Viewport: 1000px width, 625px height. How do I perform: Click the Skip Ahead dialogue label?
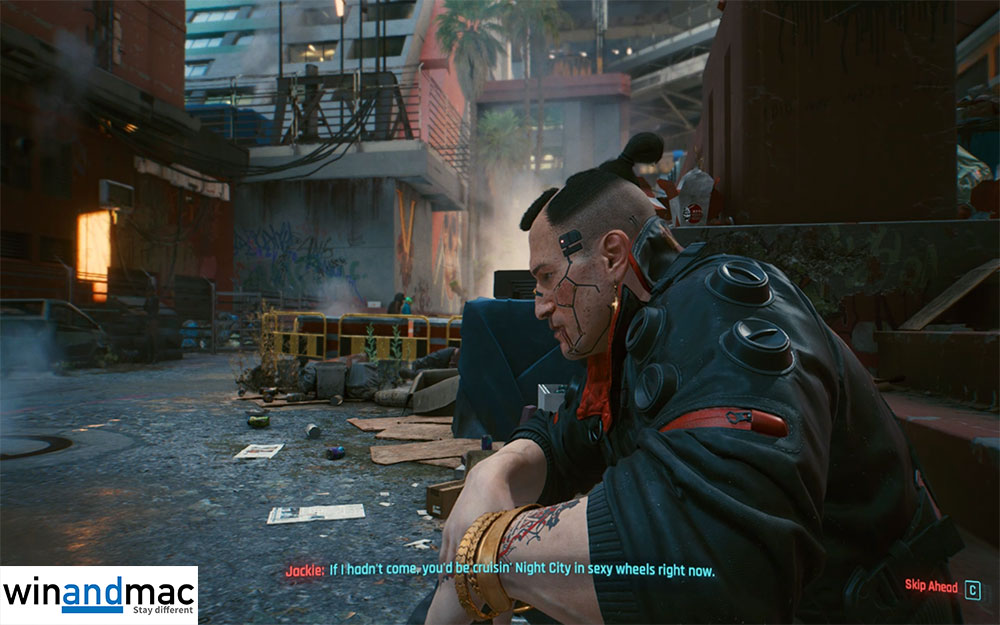[931, 588]
